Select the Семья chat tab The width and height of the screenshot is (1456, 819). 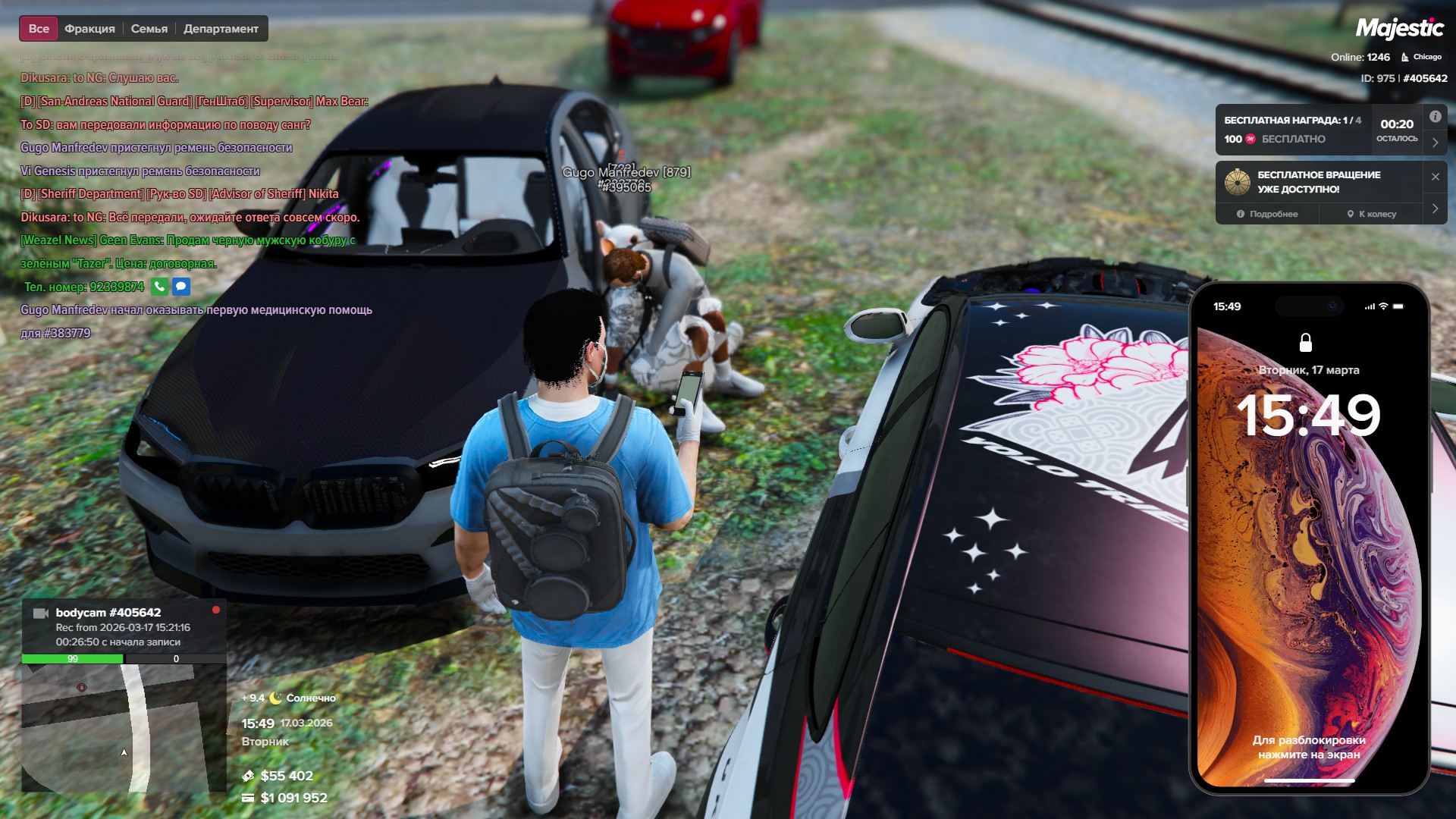click(149, 29)
